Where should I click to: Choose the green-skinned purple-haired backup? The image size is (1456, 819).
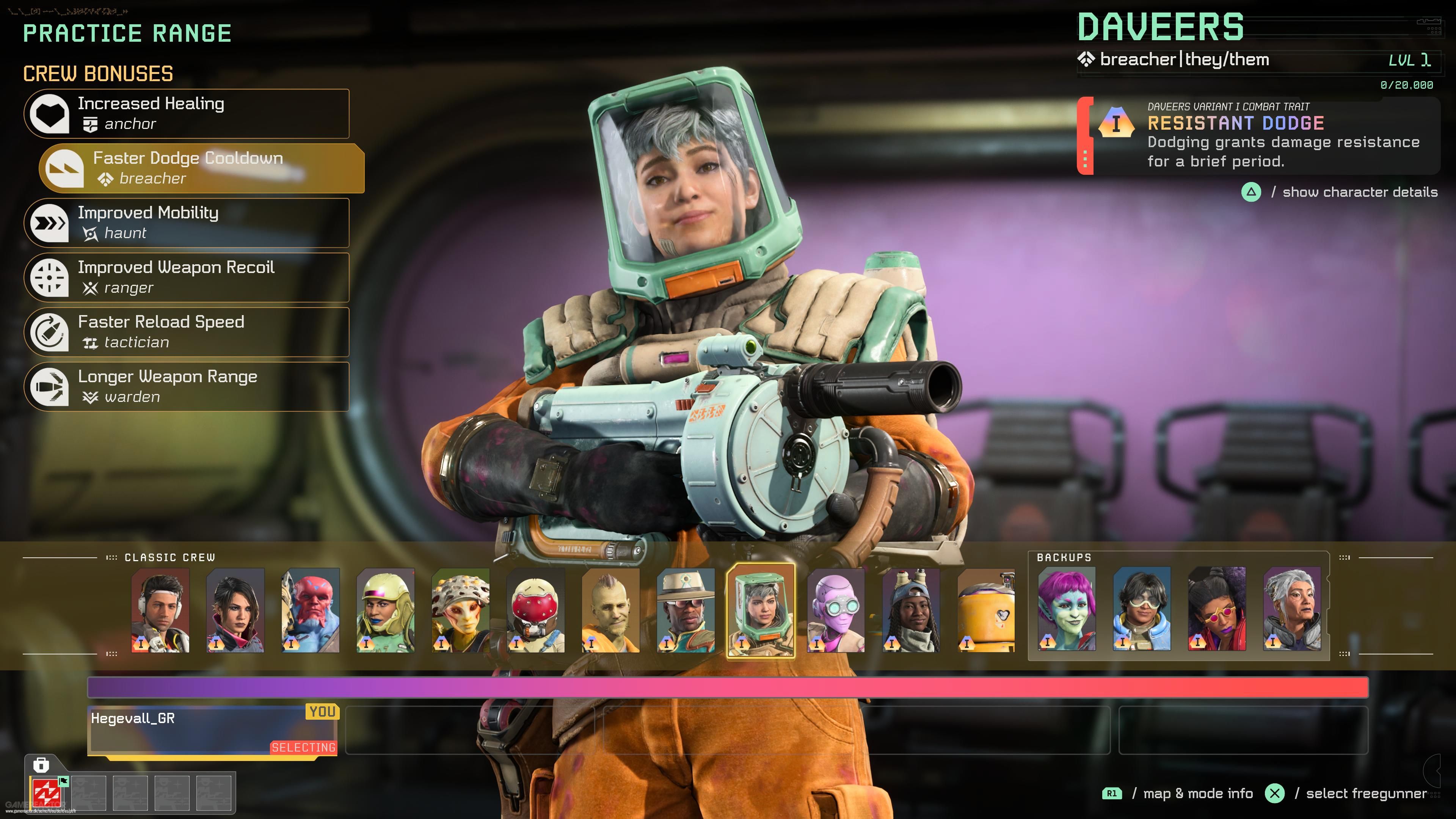[x=1067, y=609]
